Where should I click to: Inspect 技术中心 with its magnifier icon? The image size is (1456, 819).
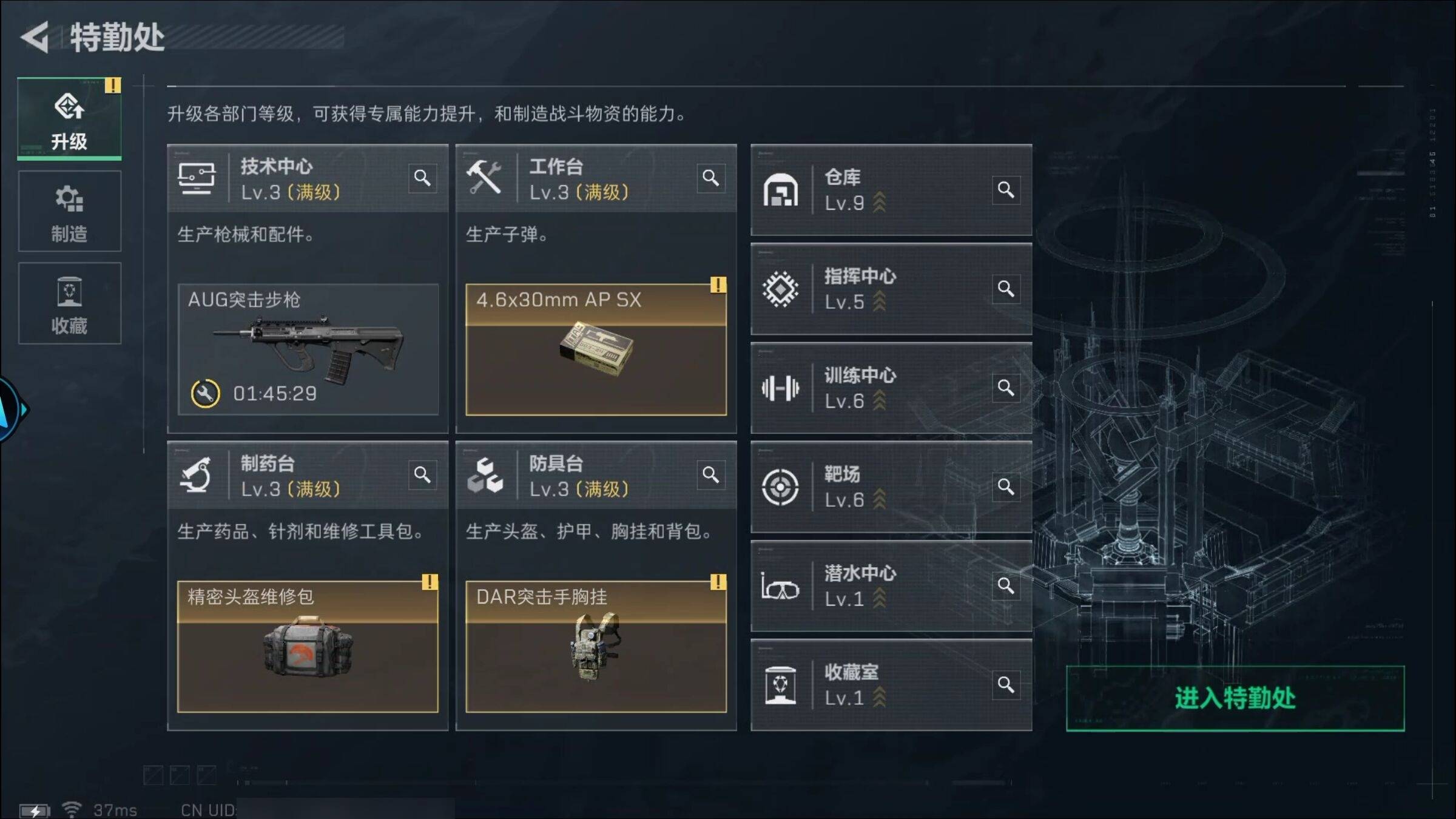(422, 178)
